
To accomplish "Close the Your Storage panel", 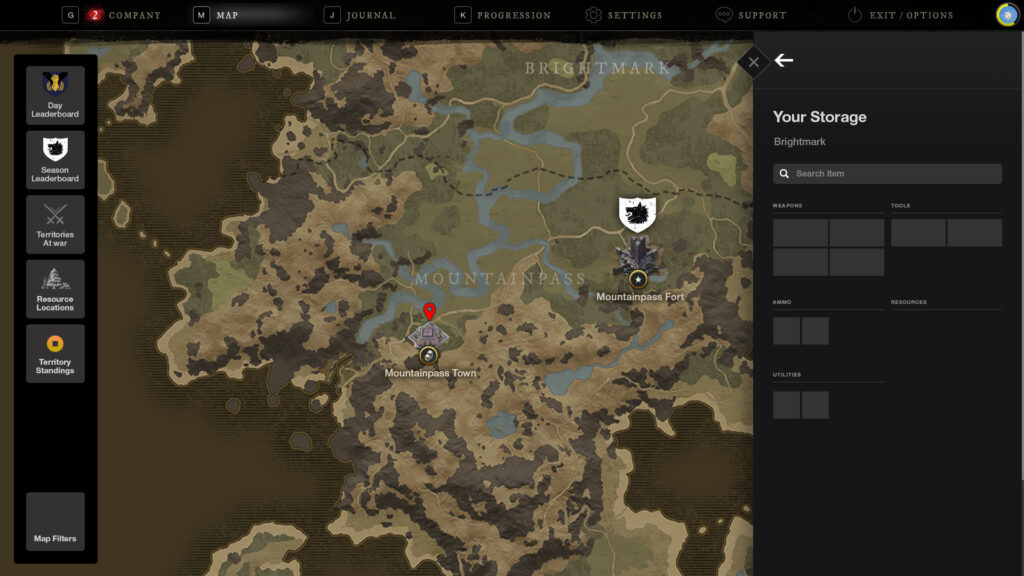I will [x=753, y=62].
